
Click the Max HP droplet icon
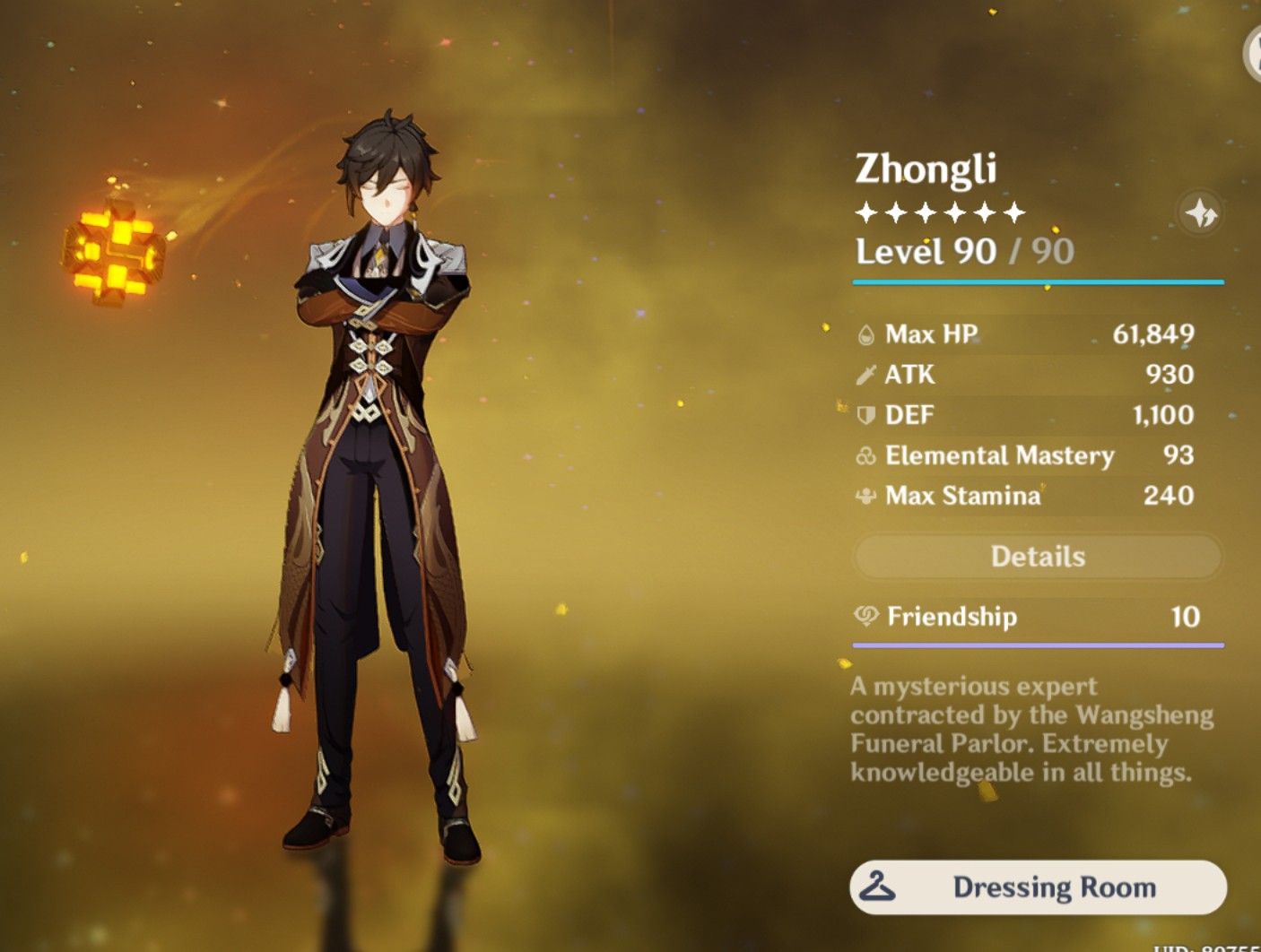[864, 333]
